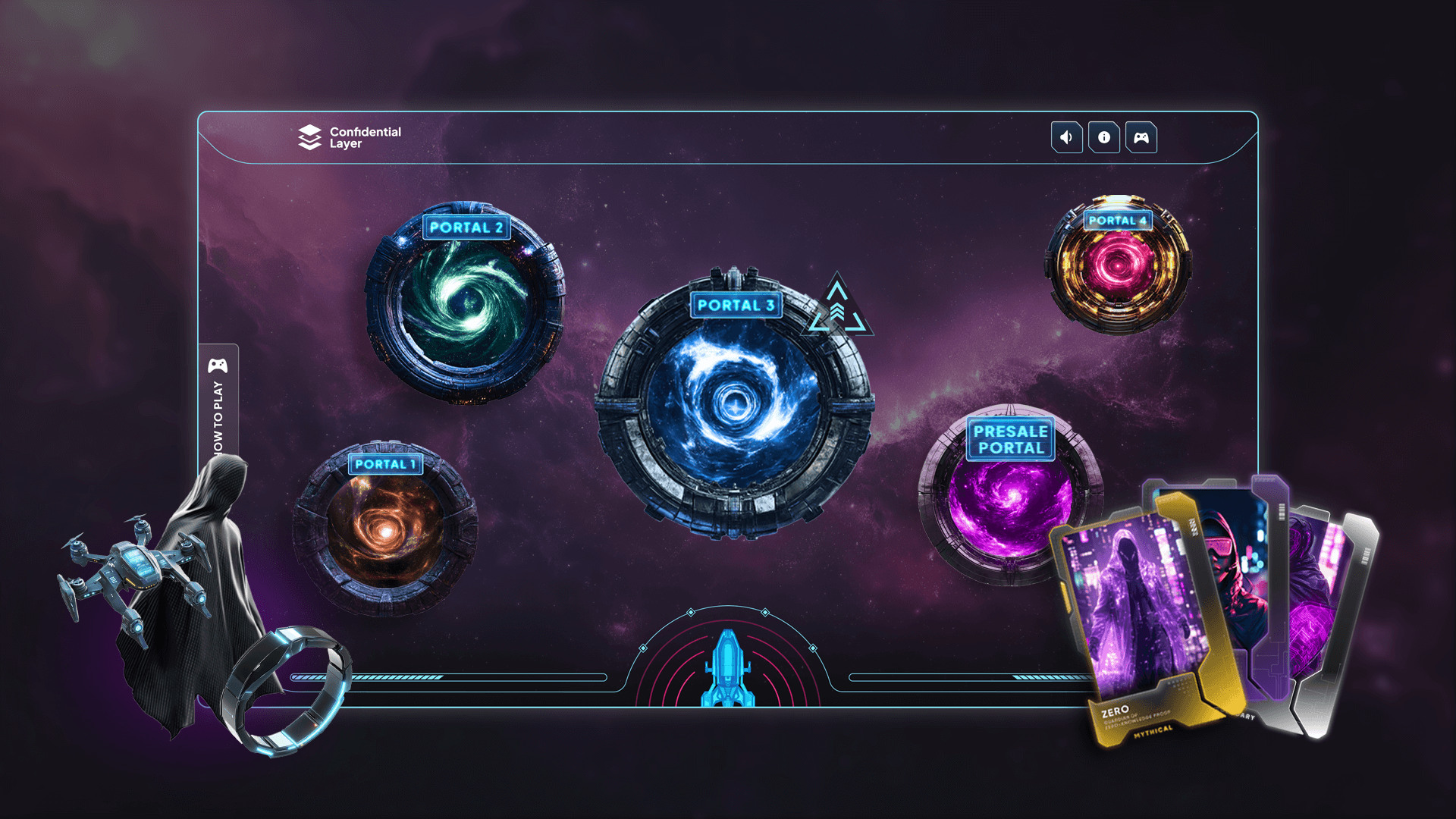Click the gamepad icon button in the header
The width and height of the screenshot is (1456, 819).
point(1141,137)
